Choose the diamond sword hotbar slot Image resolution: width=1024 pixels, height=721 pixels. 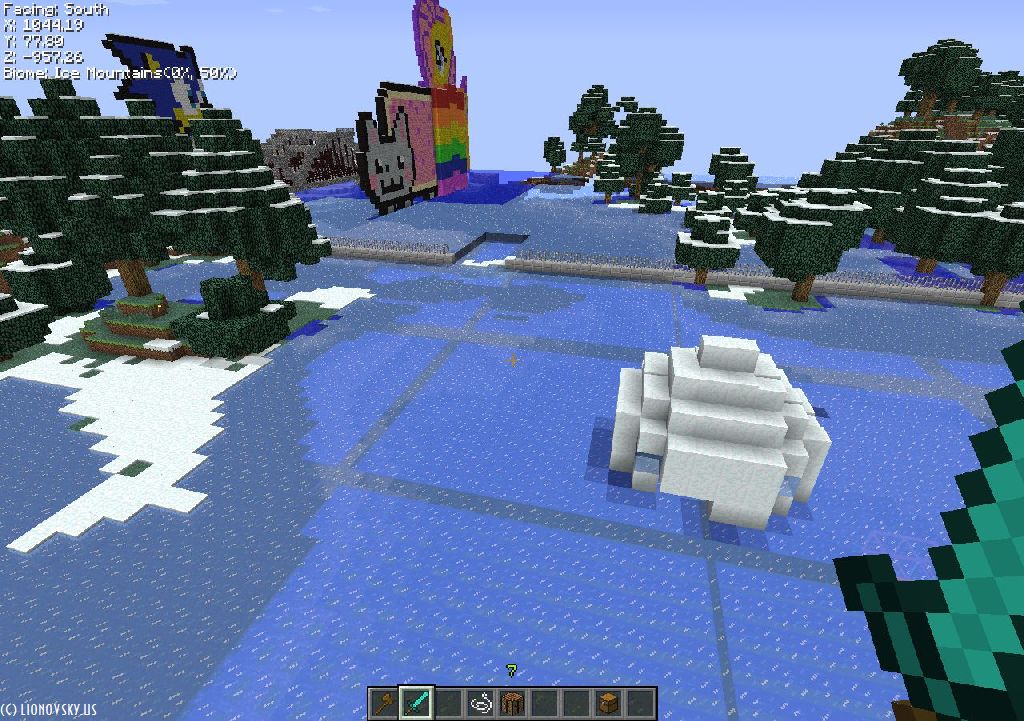pyautogui.click(x=415, y=703)
